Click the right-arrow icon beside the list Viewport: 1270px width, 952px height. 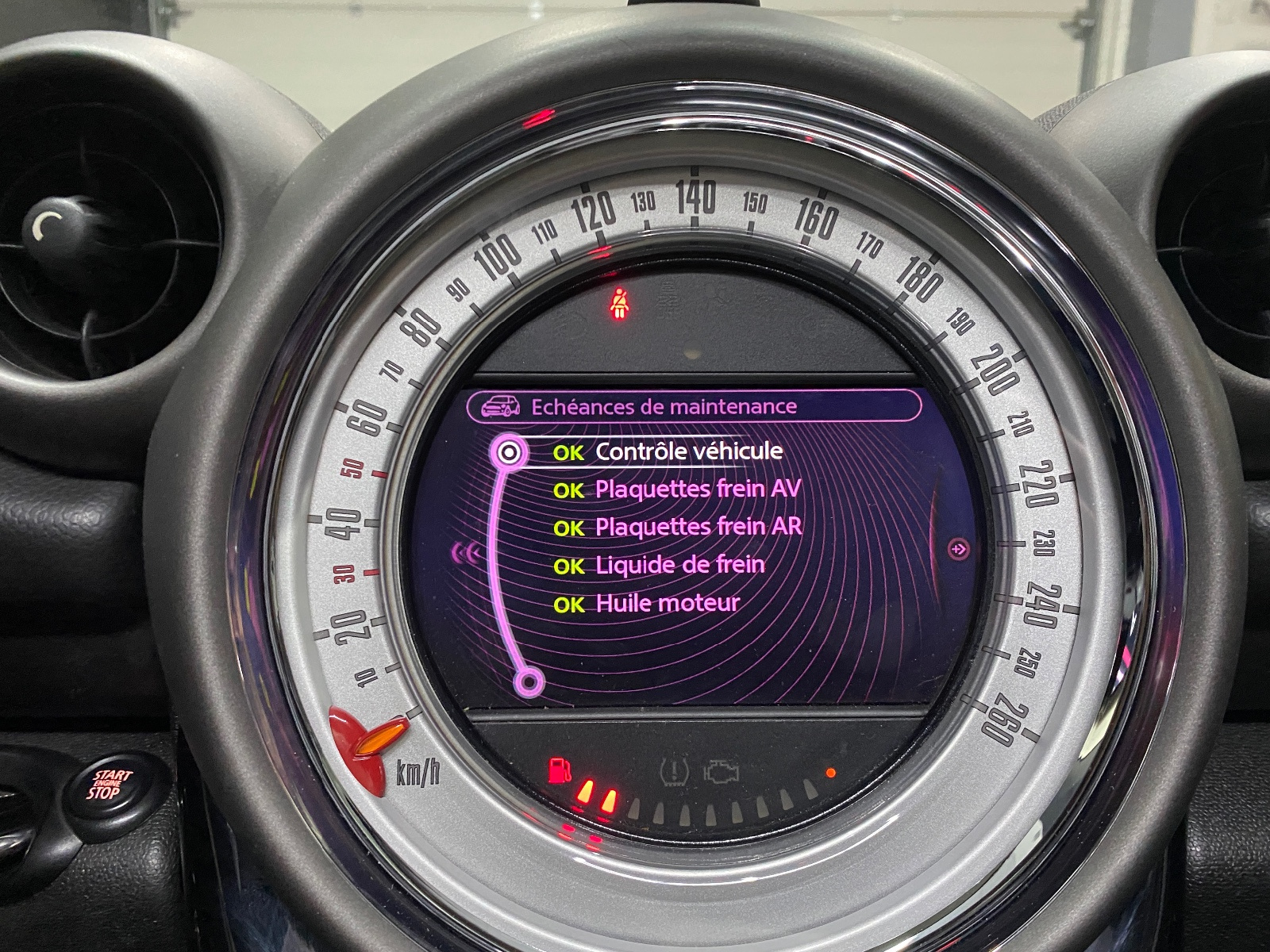960,549
